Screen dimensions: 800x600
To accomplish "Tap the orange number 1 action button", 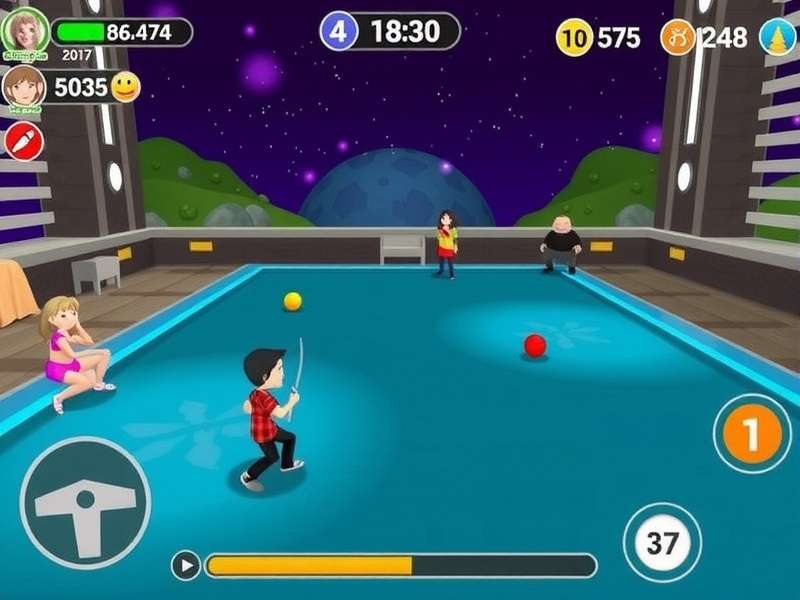I will coord(752,435).
